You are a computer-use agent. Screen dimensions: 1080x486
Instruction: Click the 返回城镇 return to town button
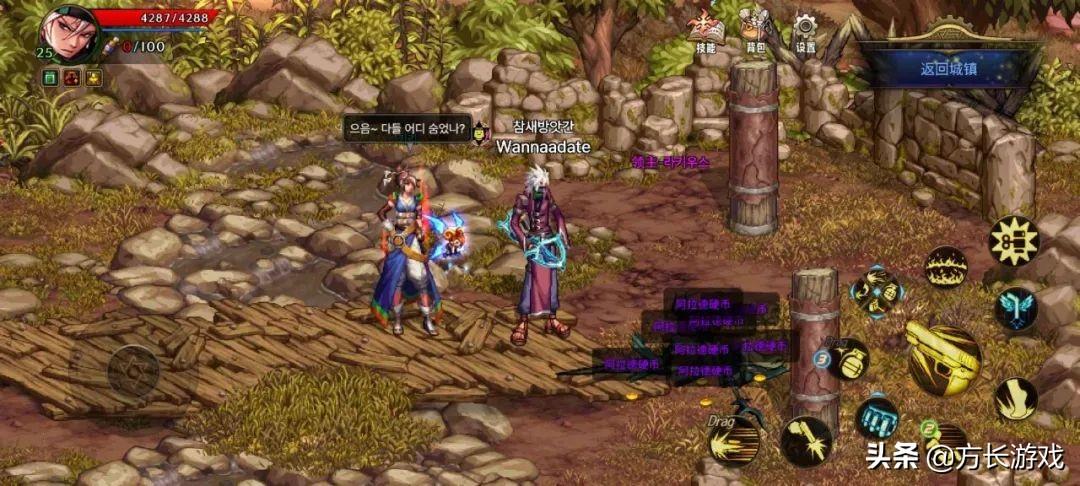(949, 69)
